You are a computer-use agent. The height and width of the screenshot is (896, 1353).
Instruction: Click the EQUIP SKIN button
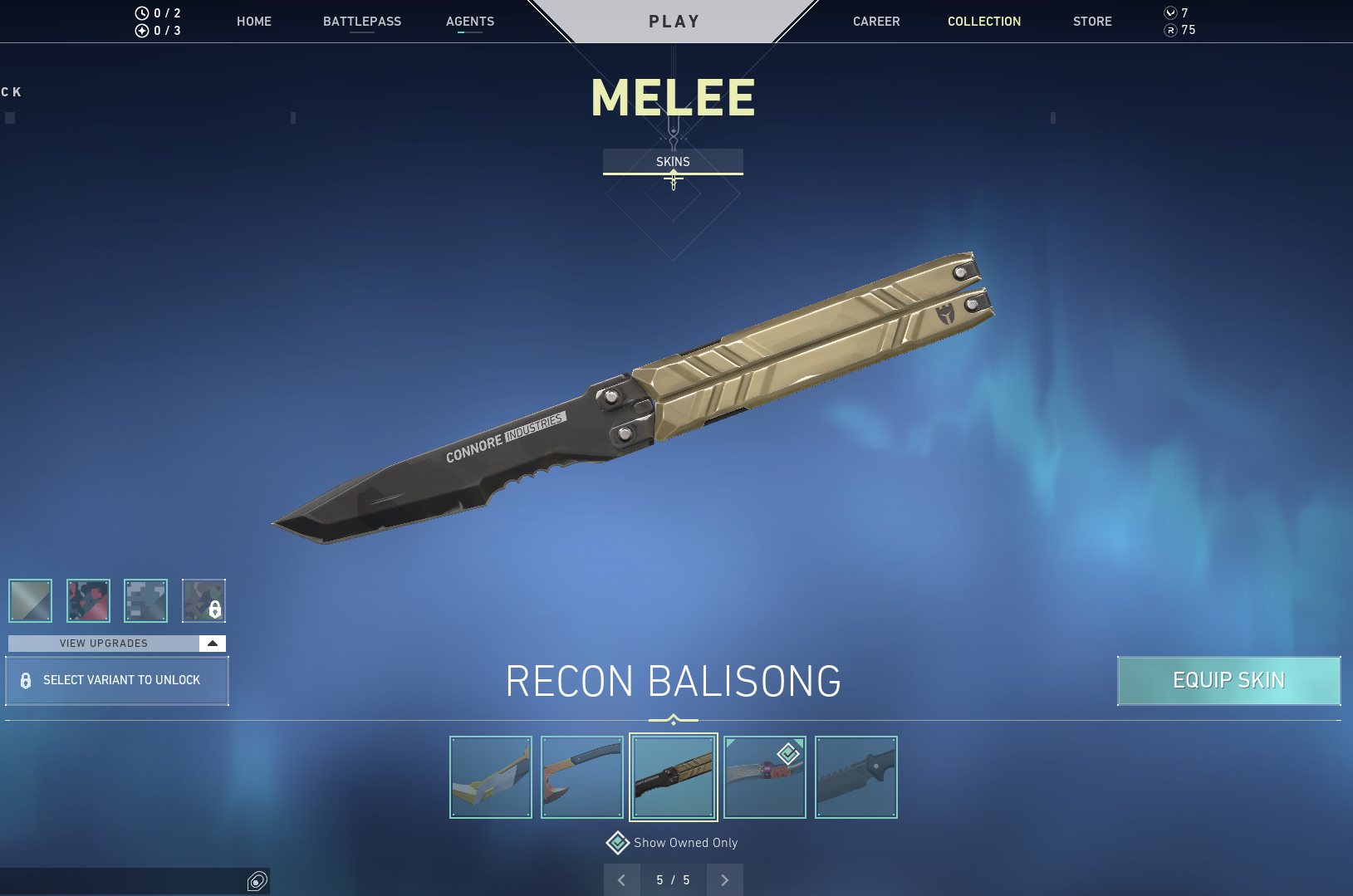1228,680
